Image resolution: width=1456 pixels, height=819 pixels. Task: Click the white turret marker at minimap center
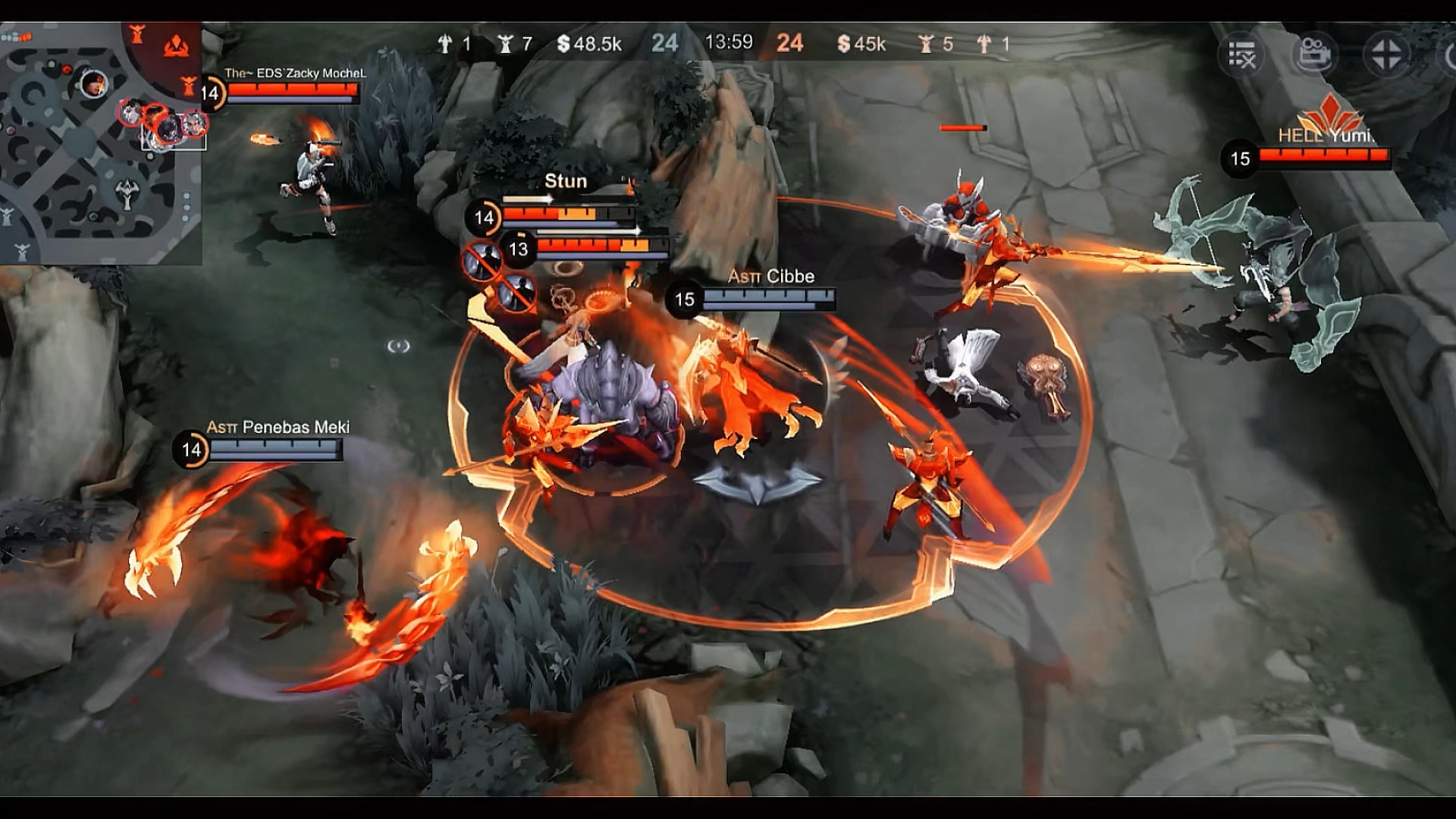pyautogui.click(x=127, y=194)
